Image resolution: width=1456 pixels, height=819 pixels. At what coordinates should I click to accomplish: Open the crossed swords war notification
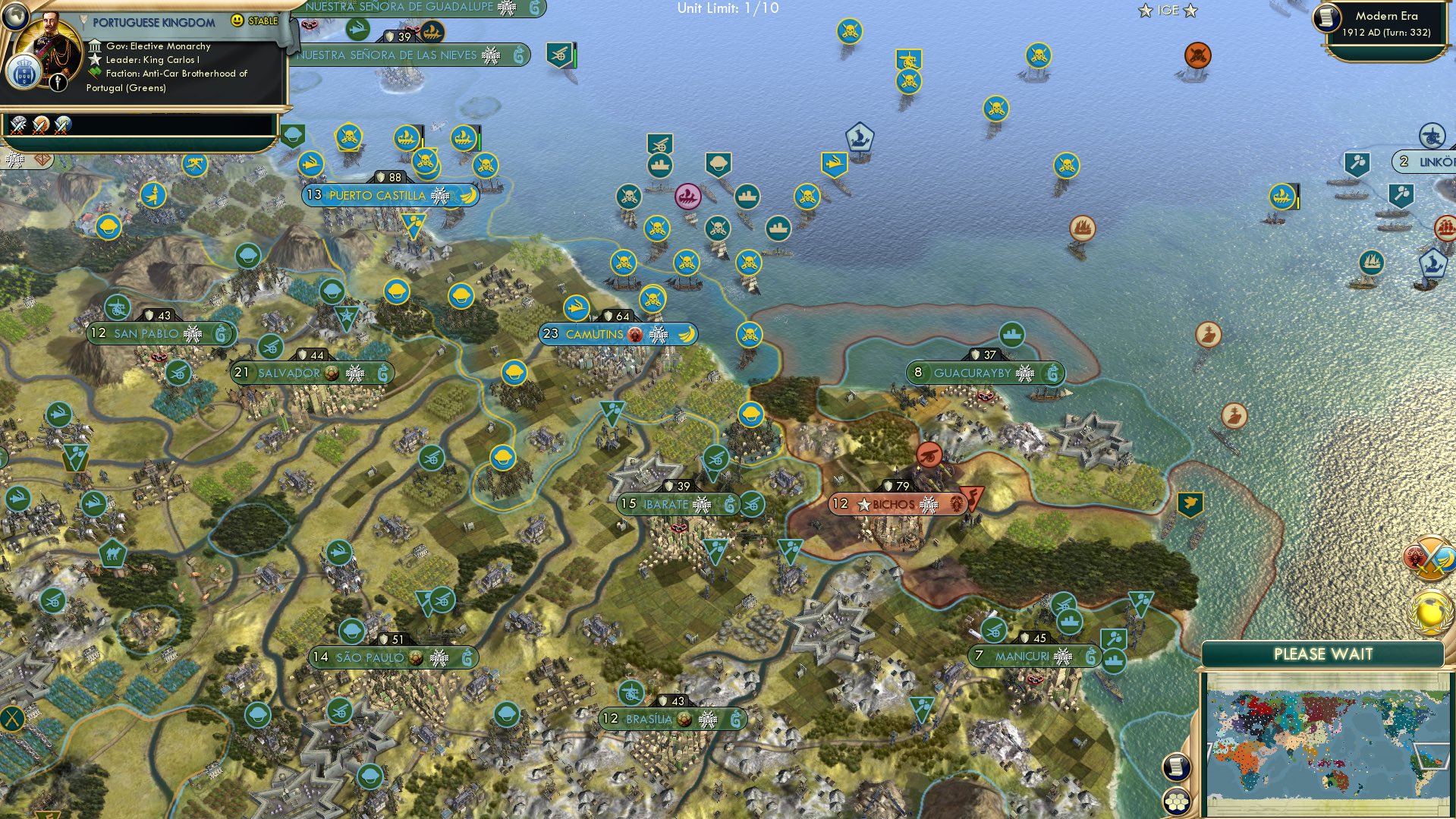1430,559
